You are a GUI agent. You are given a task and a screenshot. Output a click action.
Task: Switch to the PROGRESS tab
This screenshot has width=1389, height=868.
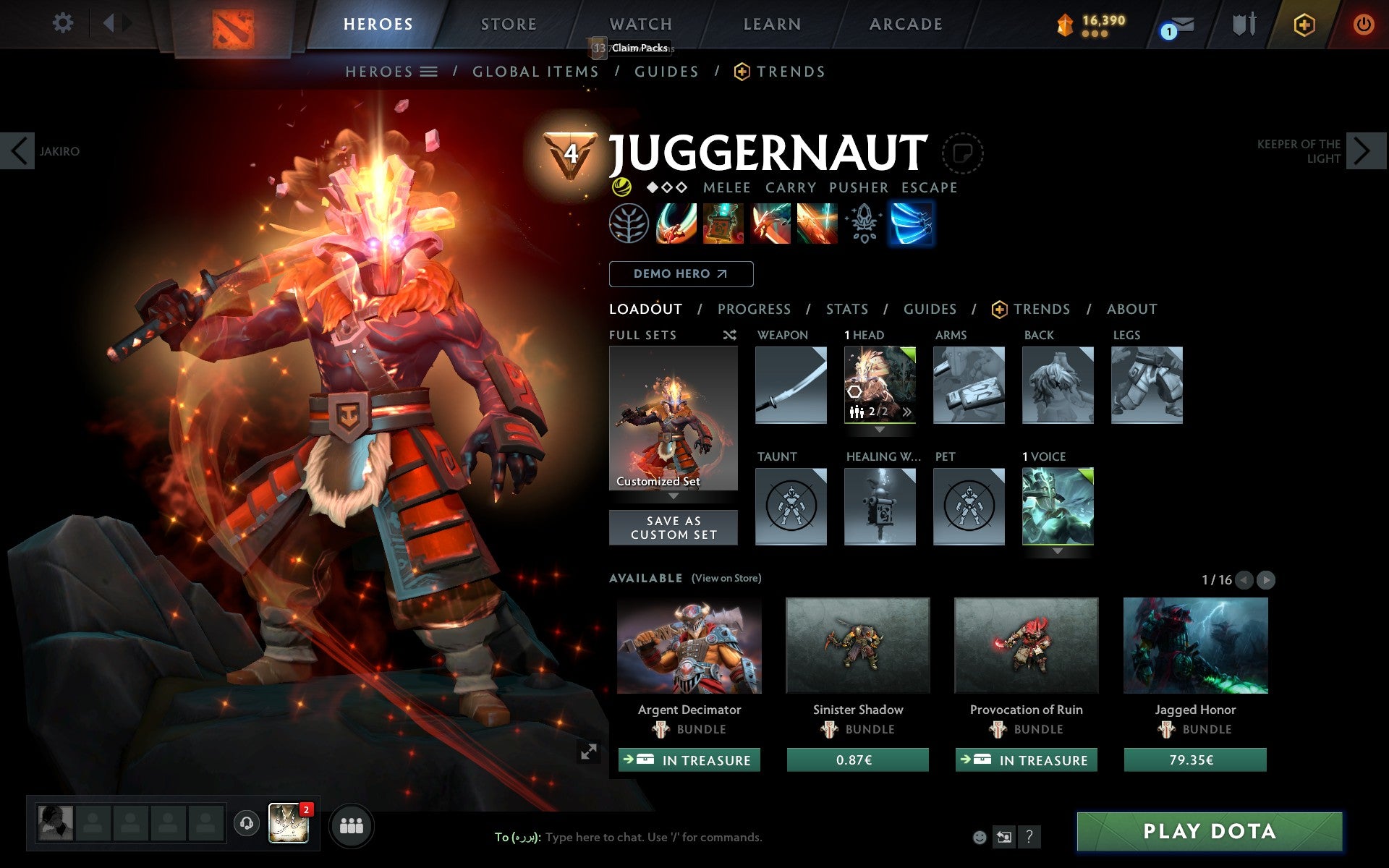[754, 309]
